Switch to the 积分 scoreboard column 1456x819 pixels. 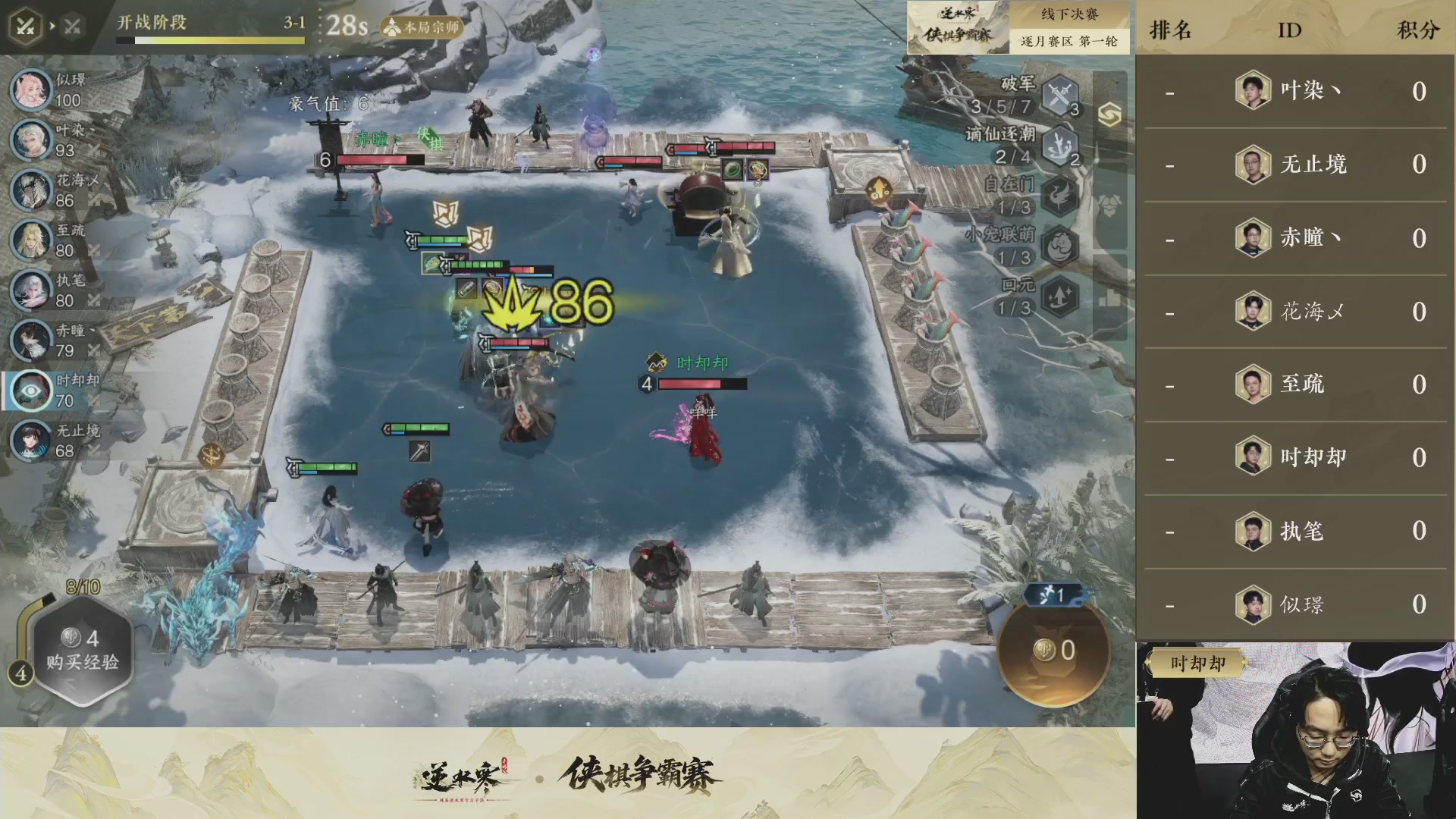(1417, 29)
